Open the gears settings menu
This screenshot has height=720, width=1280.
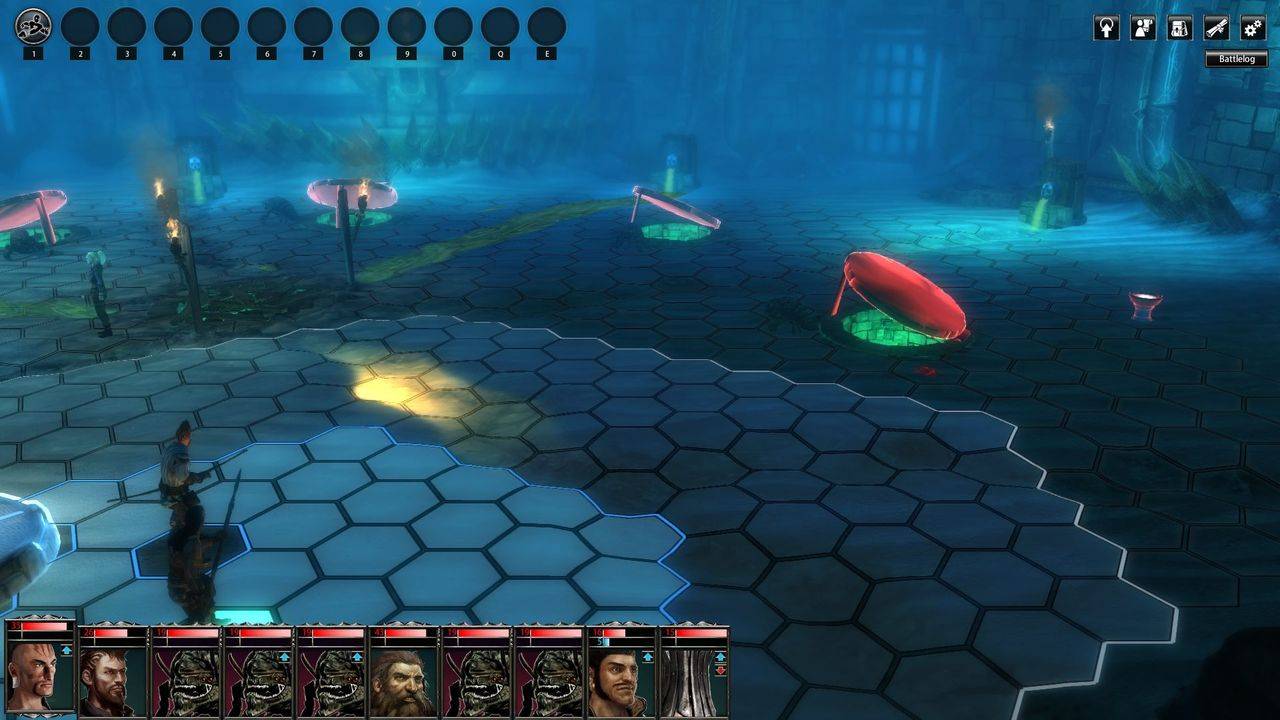tap(1253, 28)
